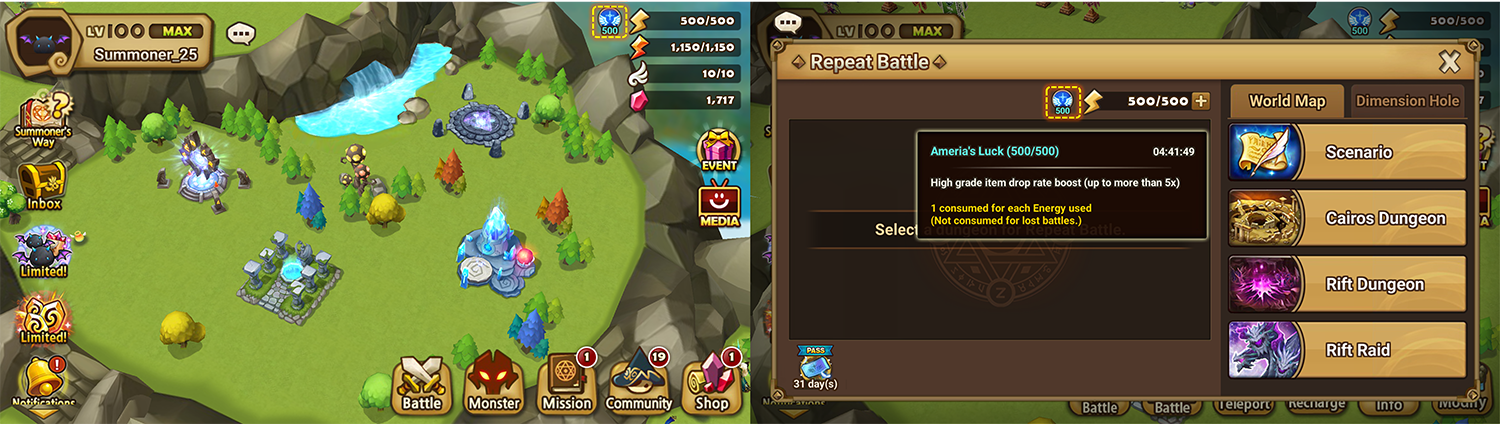
Task: Open the EVENT gift icon
Action: 718,150
